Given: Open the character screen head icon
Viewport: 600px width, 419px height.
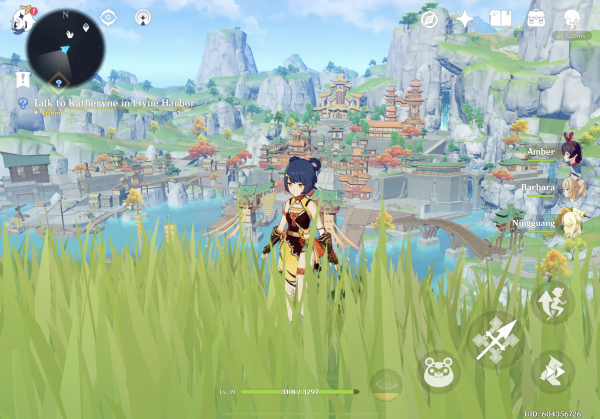Looking at the screenshot, I should pyautogui.click(x=572, y=19).
